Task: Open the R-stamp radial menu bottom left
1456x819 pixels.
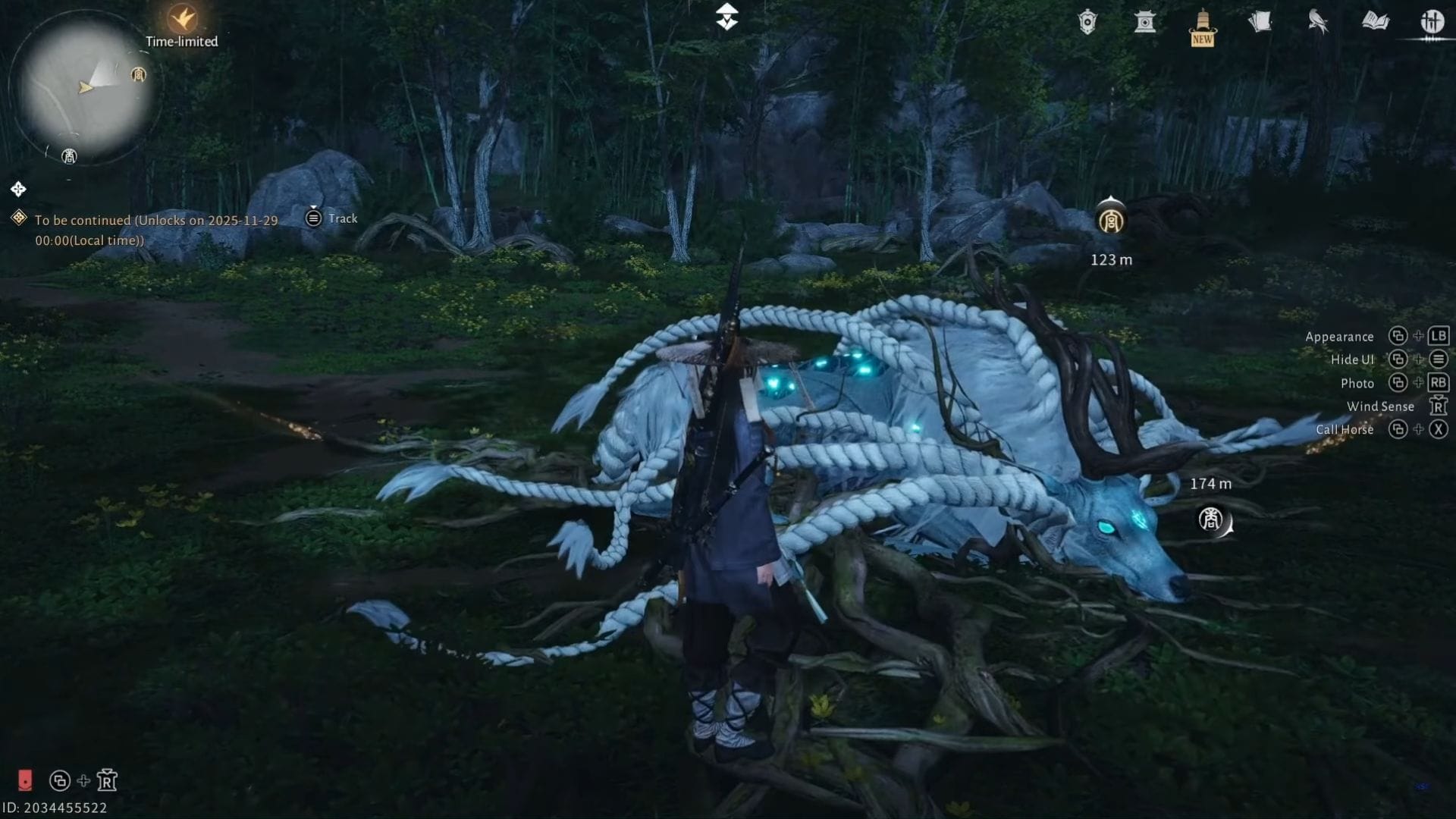Action: [106, 780]
